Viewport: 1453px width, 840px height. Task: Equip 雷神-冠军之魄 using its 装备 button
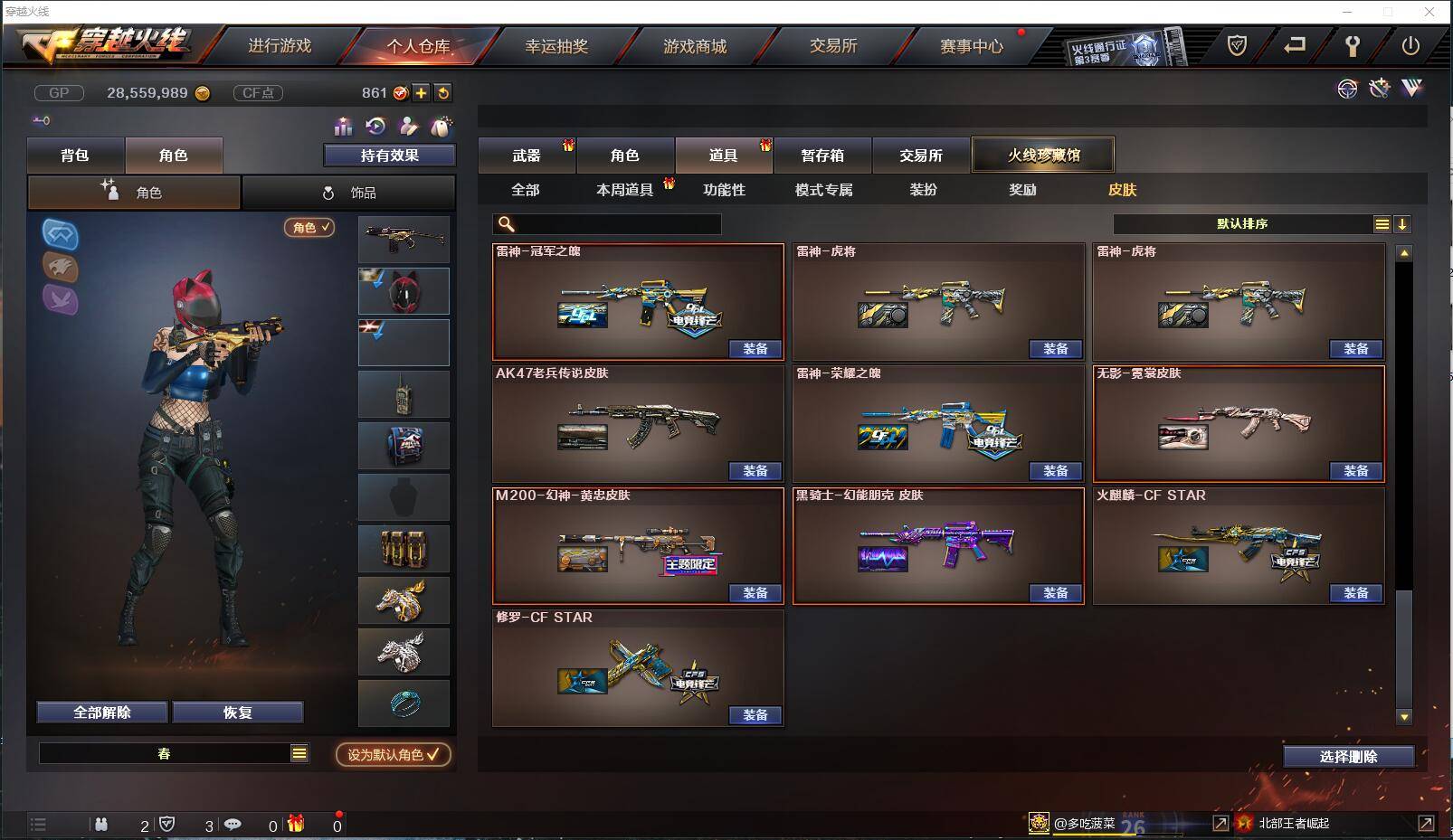point(755,349)
